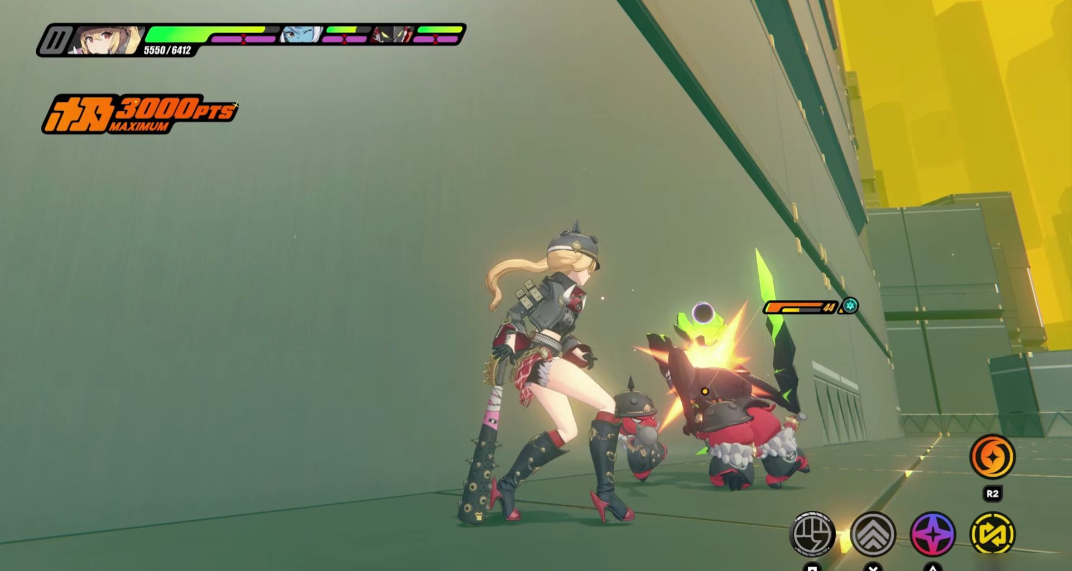Tap the yellow arrows character swap icon
The width and height of the screenshot is (1072, 571).
tap(992, 533)
